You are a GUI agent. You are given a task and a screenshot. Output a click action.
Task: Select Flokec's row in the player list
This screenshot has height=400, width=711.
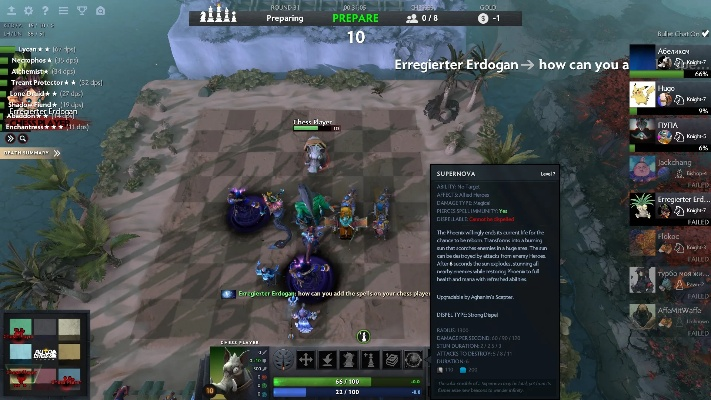pyautogui.click(x=669, y=244)
